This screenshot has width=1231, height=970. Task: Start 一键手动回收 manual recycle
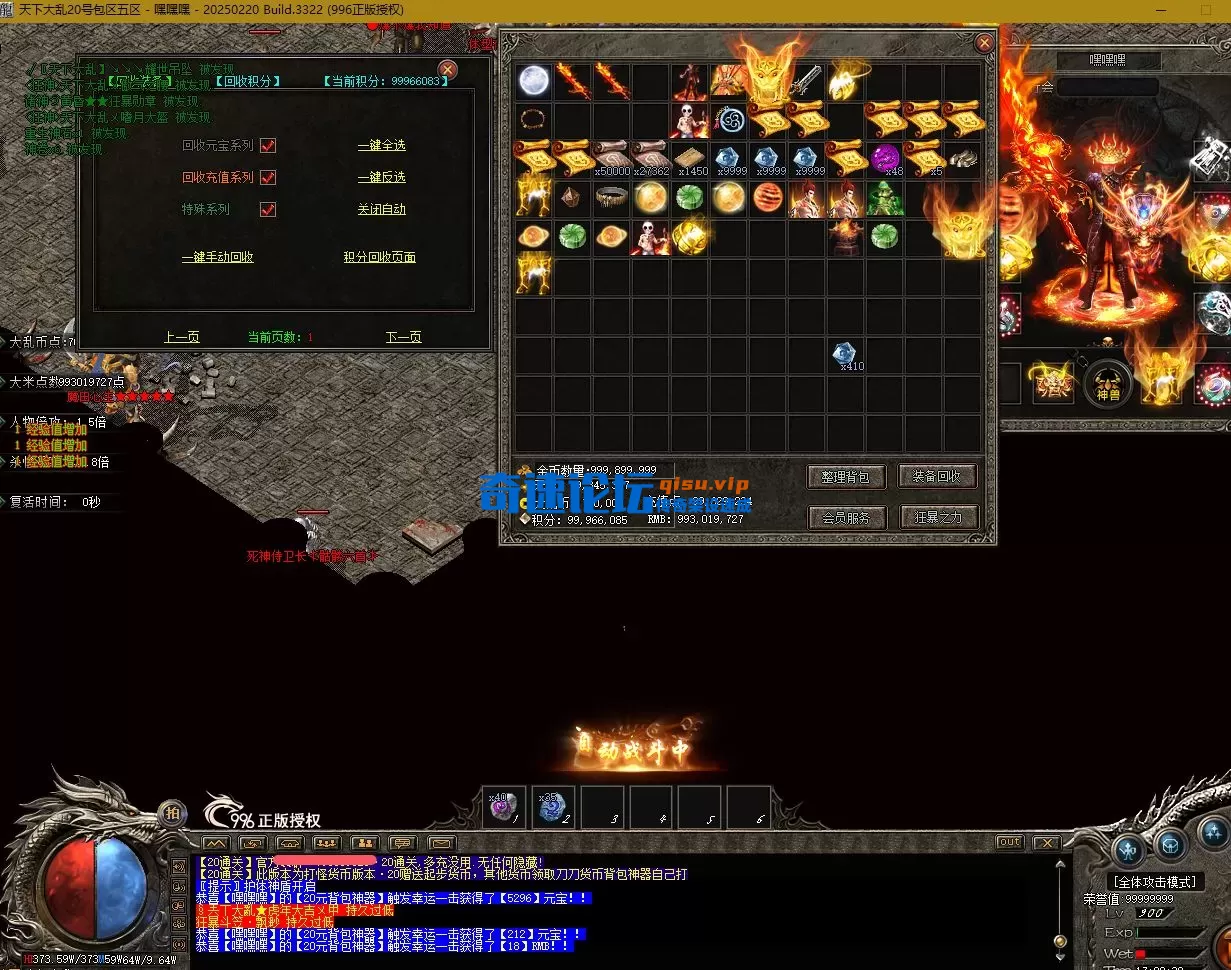[x=218, y=258]
